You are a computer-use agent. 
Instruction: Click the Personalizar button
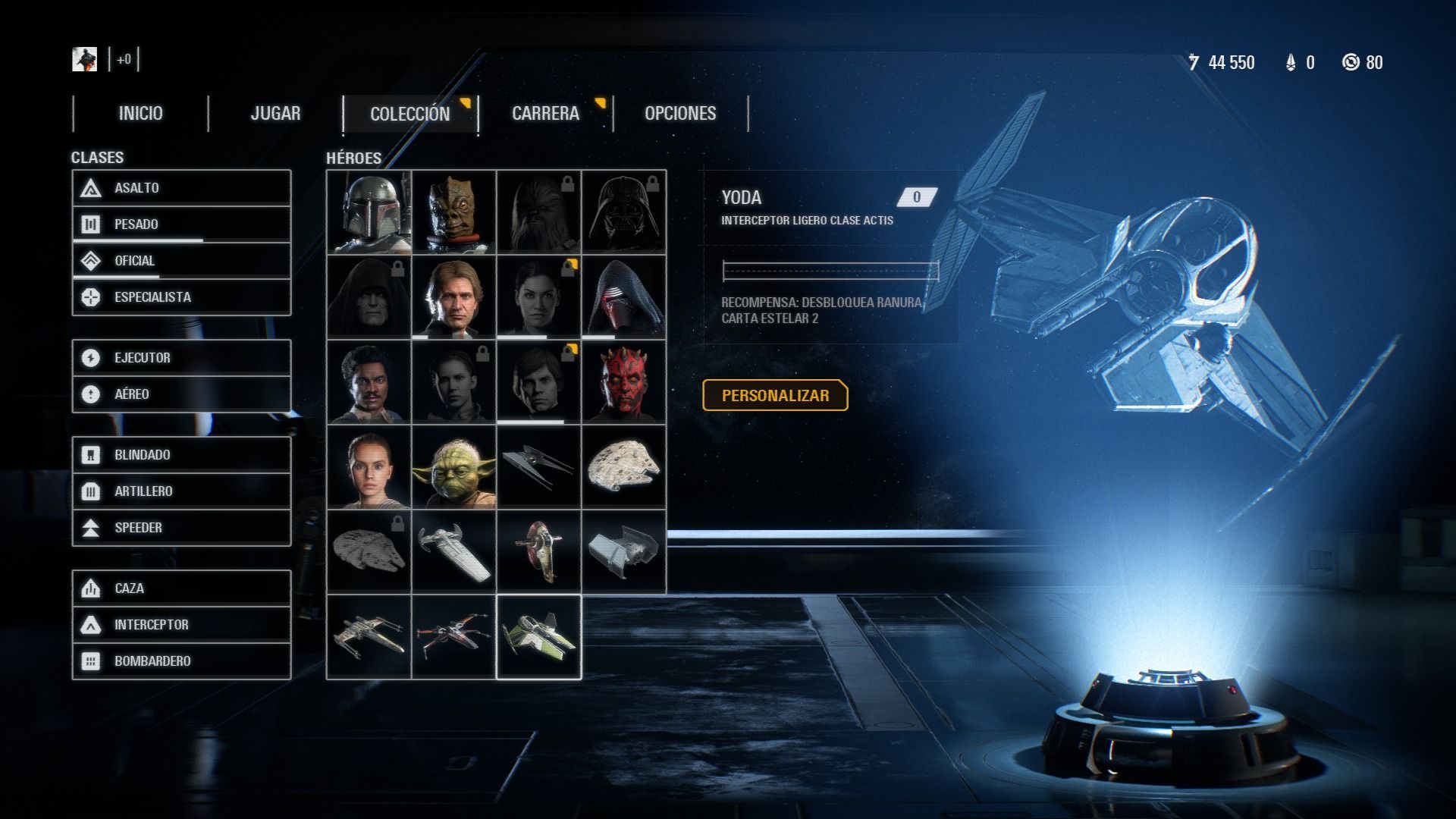(x=775, y=395)
